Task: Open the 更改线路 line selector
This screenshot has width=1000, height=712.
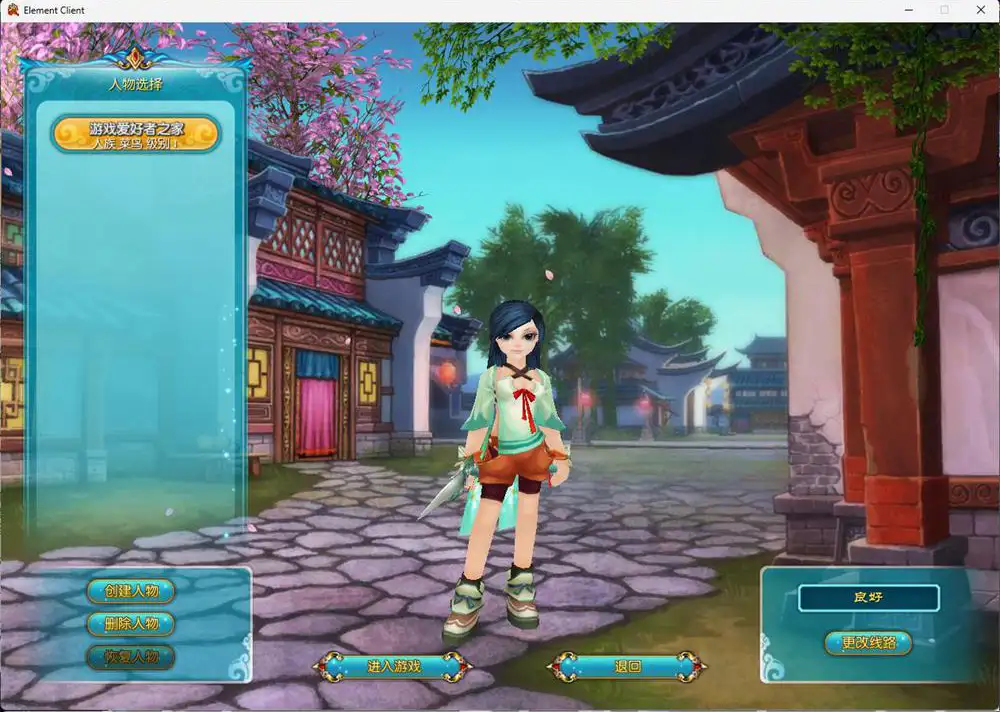Action: tap(868, 642)
